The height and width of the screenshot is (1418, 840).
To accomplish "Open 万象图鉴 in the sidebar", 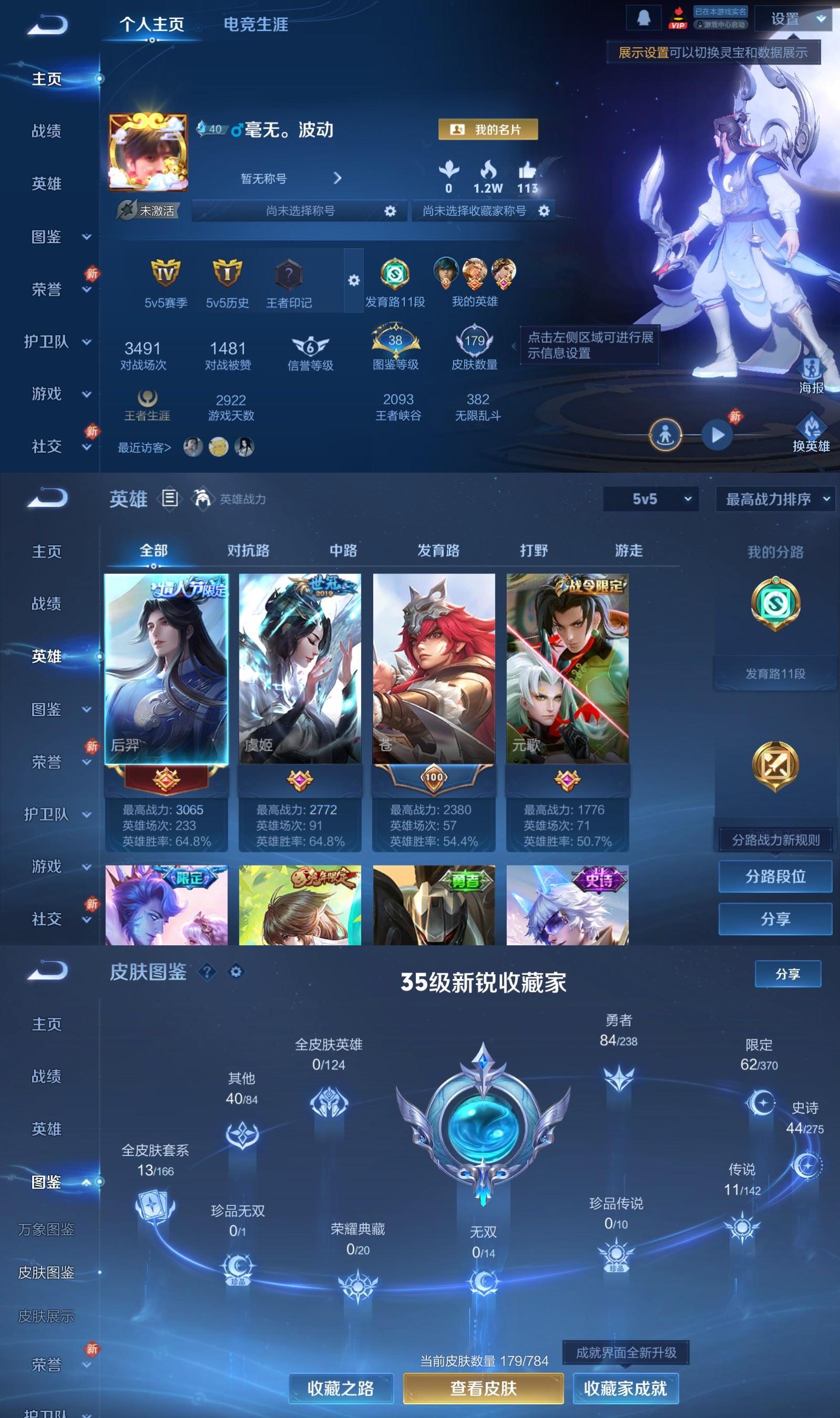I will coord(46,1229).
